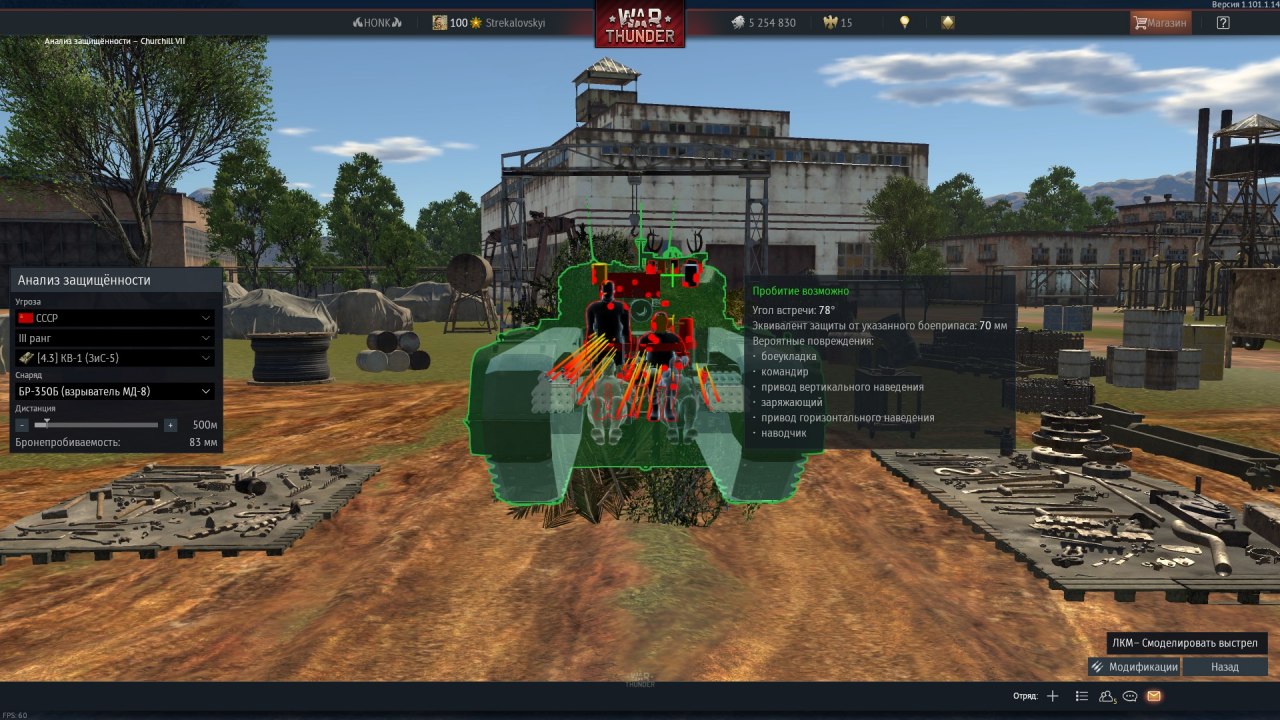
Task: Open the chat speech bubble
Action: coord(1131,696)
